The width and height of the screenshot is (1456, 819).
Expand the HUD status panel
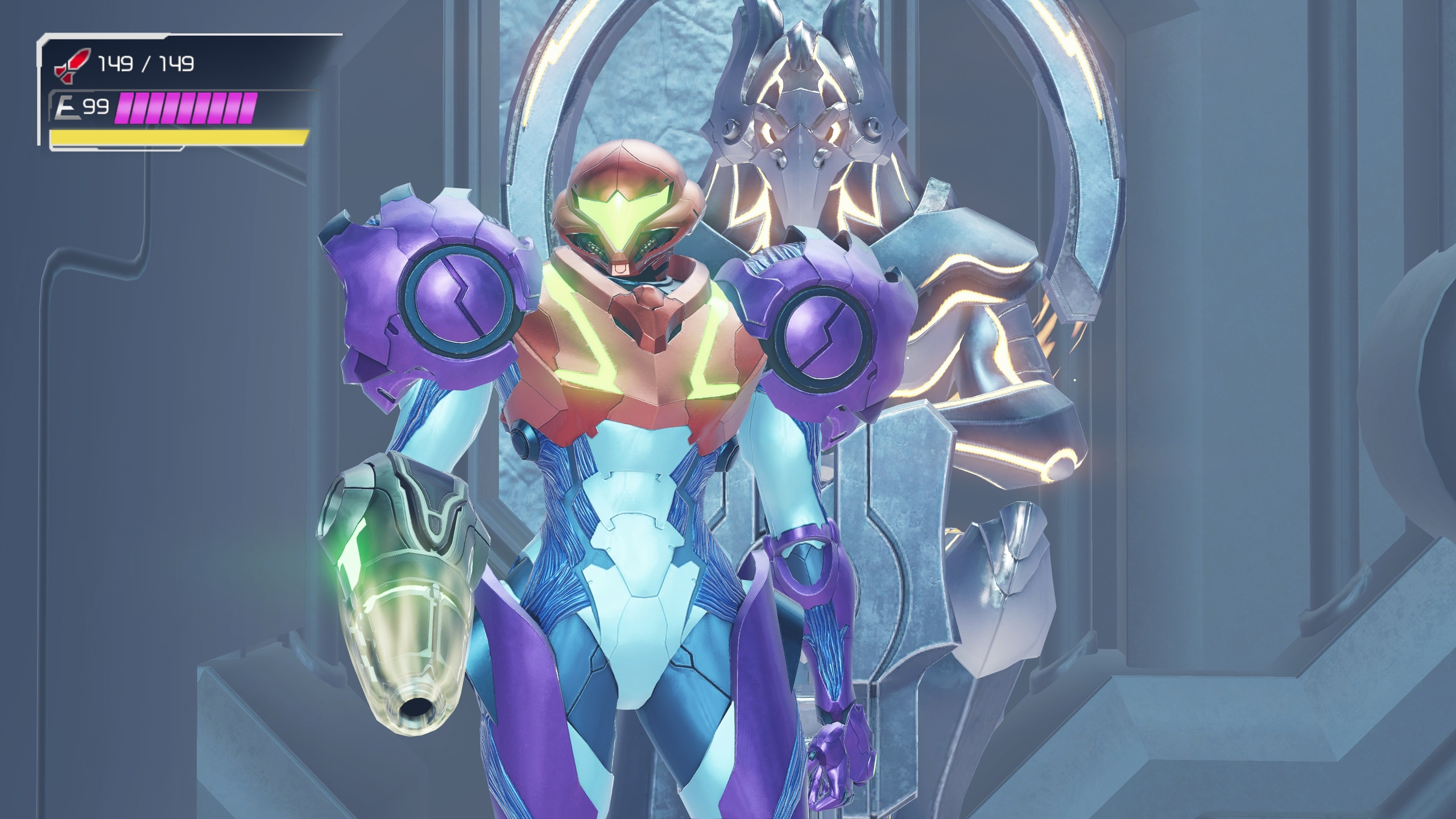tap(171, 91)
